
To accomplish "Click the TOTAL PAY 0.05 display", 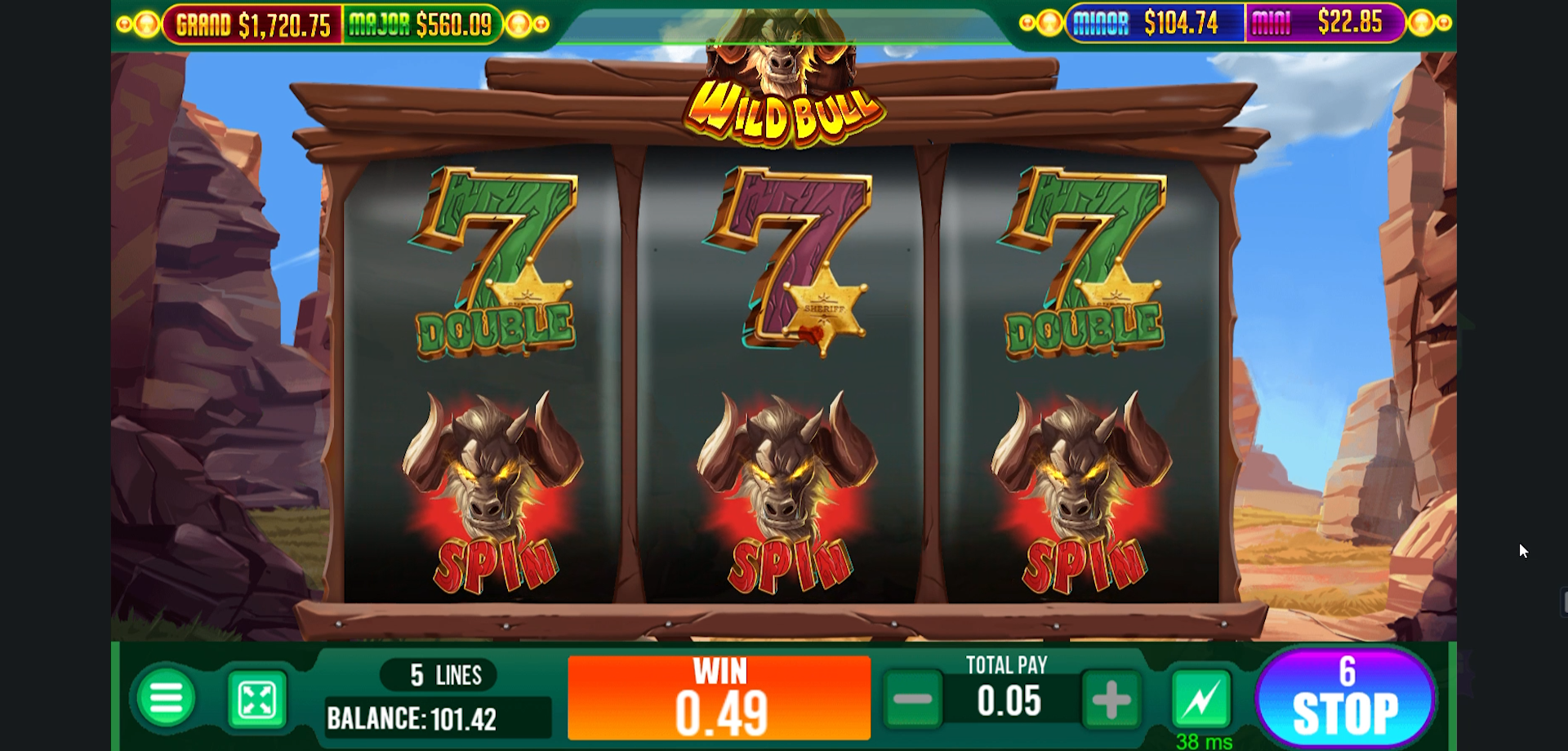I will [1007, 700].
